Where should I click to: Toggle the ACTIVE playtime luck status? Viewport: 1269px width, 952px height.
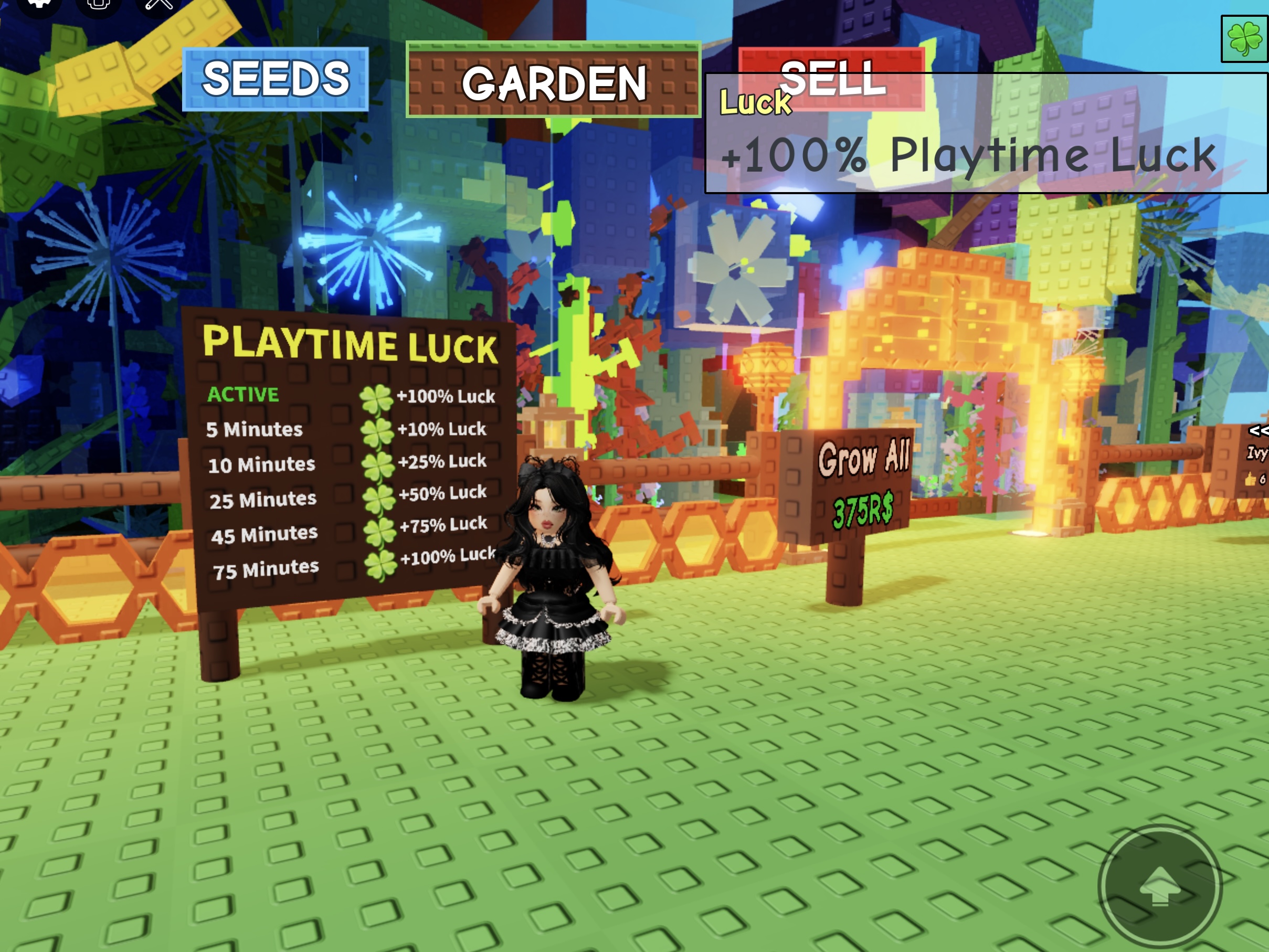tap(243, 395)
